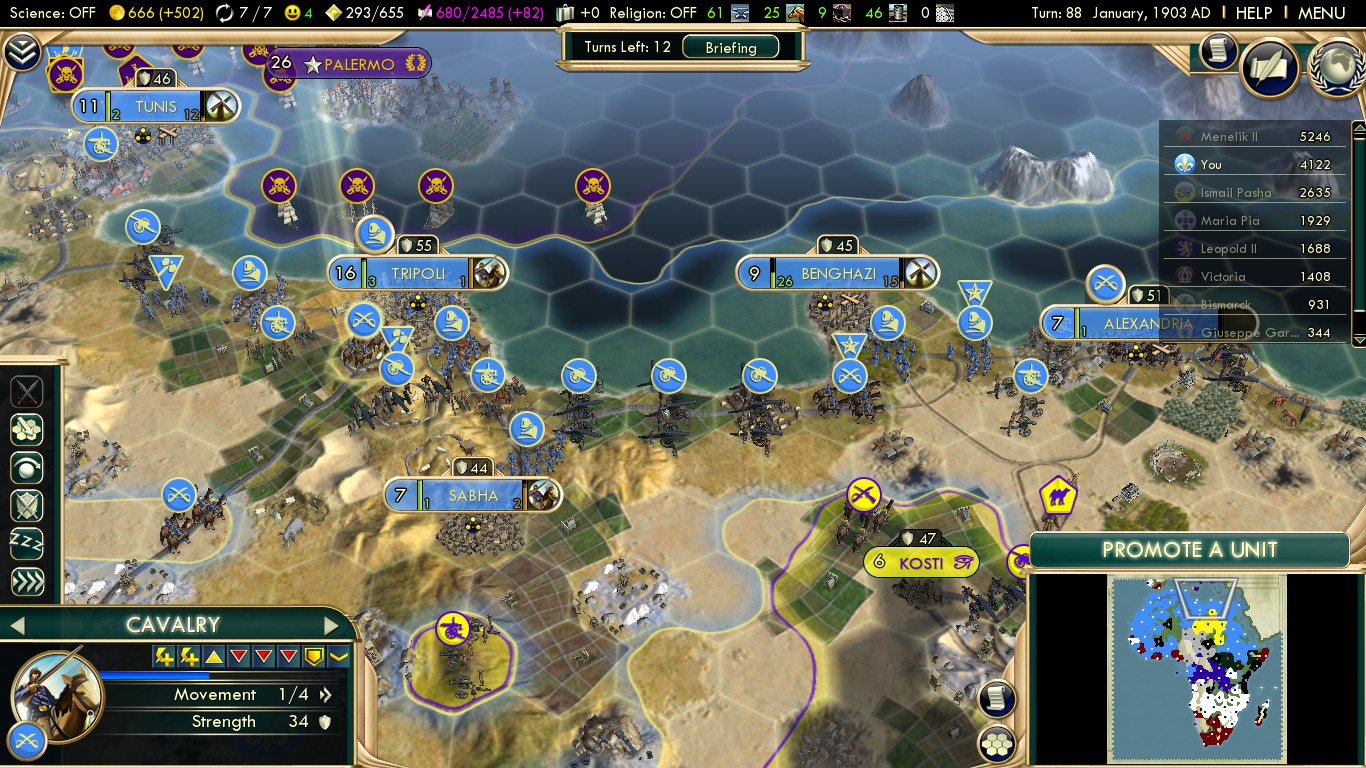Viewport: 1366px width, 768px height.
Task: Put the Cavalry to sleep using Zzz icon
Action: pyautogui.click(x=26, y=543)
